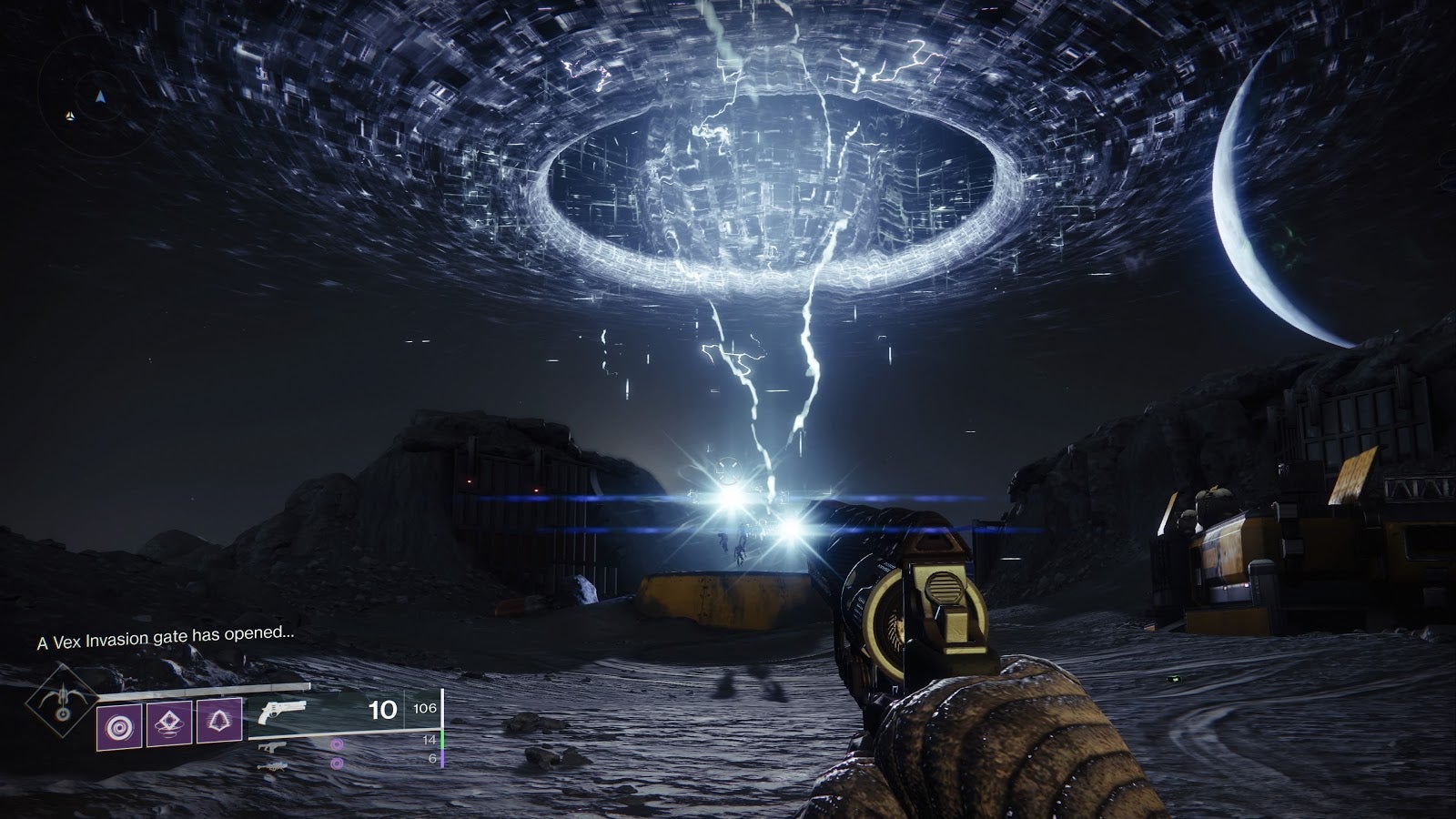Select the equipped hand cannon weapon icon
This screenshot has width=1456, height=819.
[280, 711]
